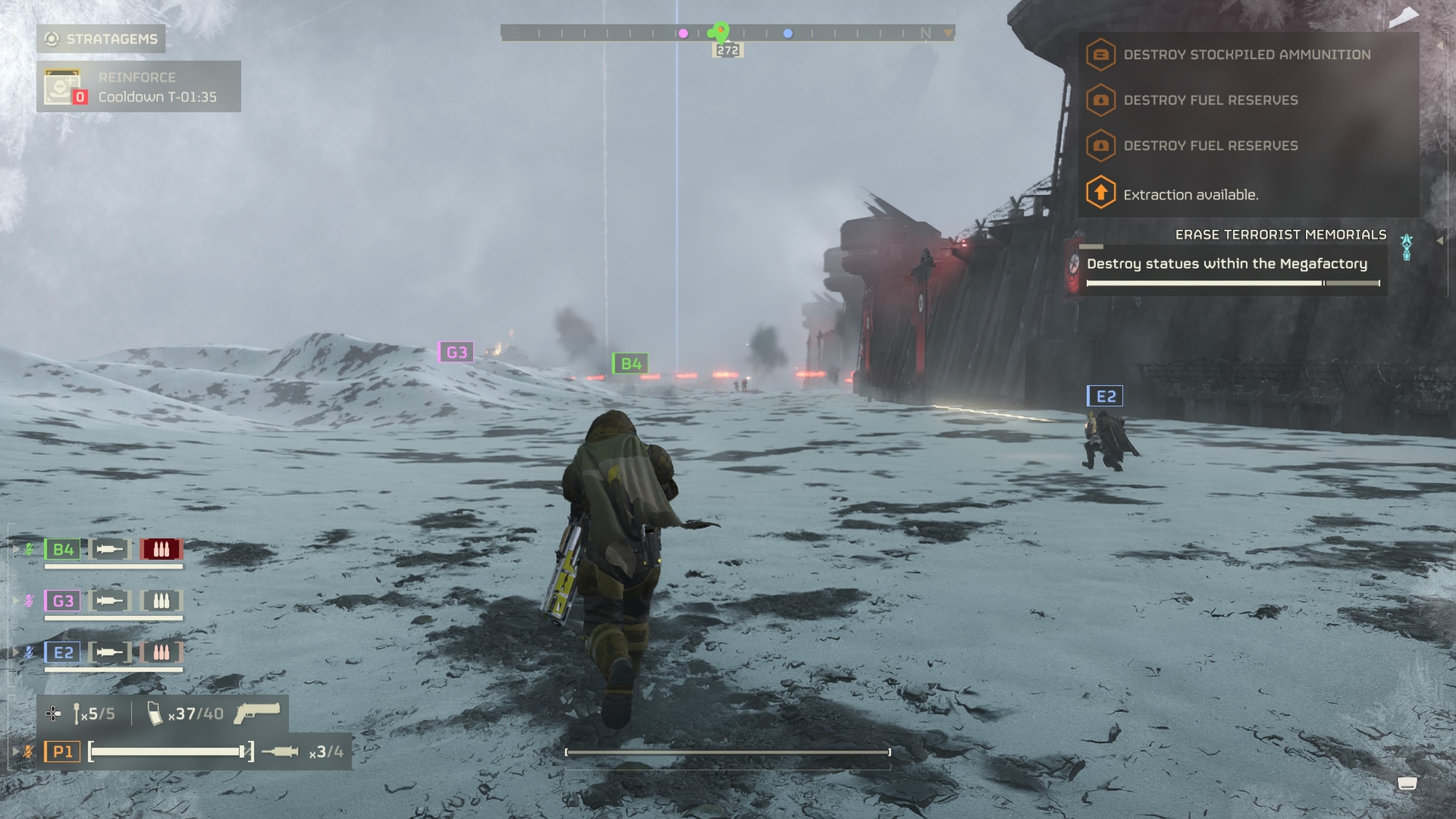Select the Extraction available objective
Viewport: 1456px width, 819px height.
1190,194
